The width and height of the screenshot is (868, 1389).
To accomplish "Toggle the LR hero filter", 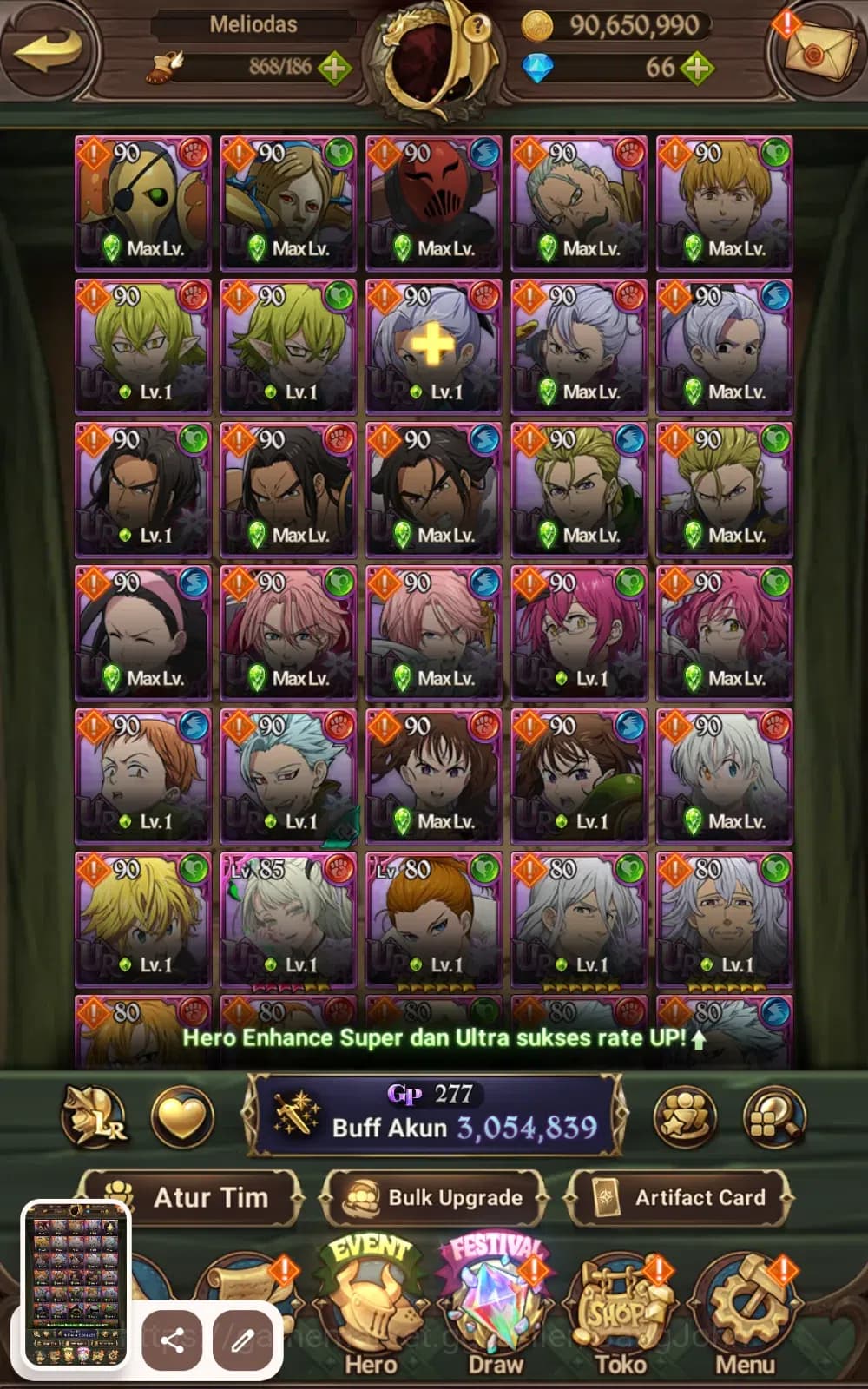I will 94,1117.
